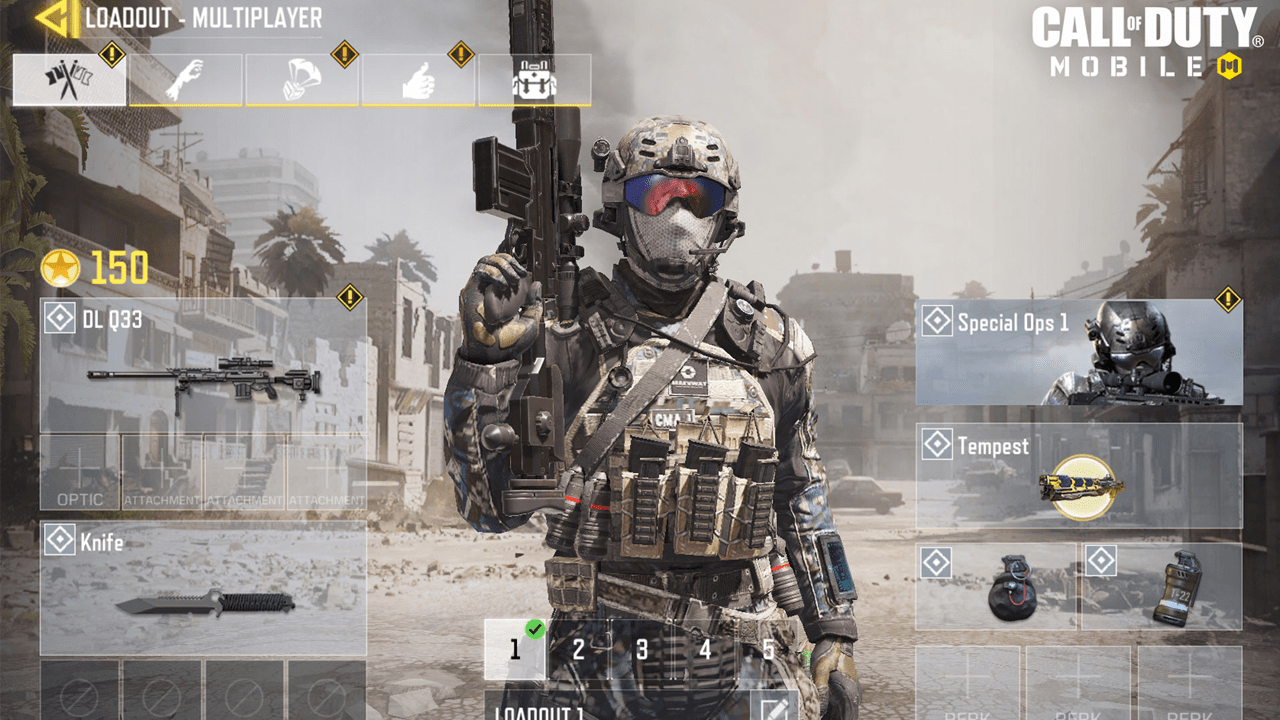
Task: Select active loadout number 1
Action: pos(515,650)
